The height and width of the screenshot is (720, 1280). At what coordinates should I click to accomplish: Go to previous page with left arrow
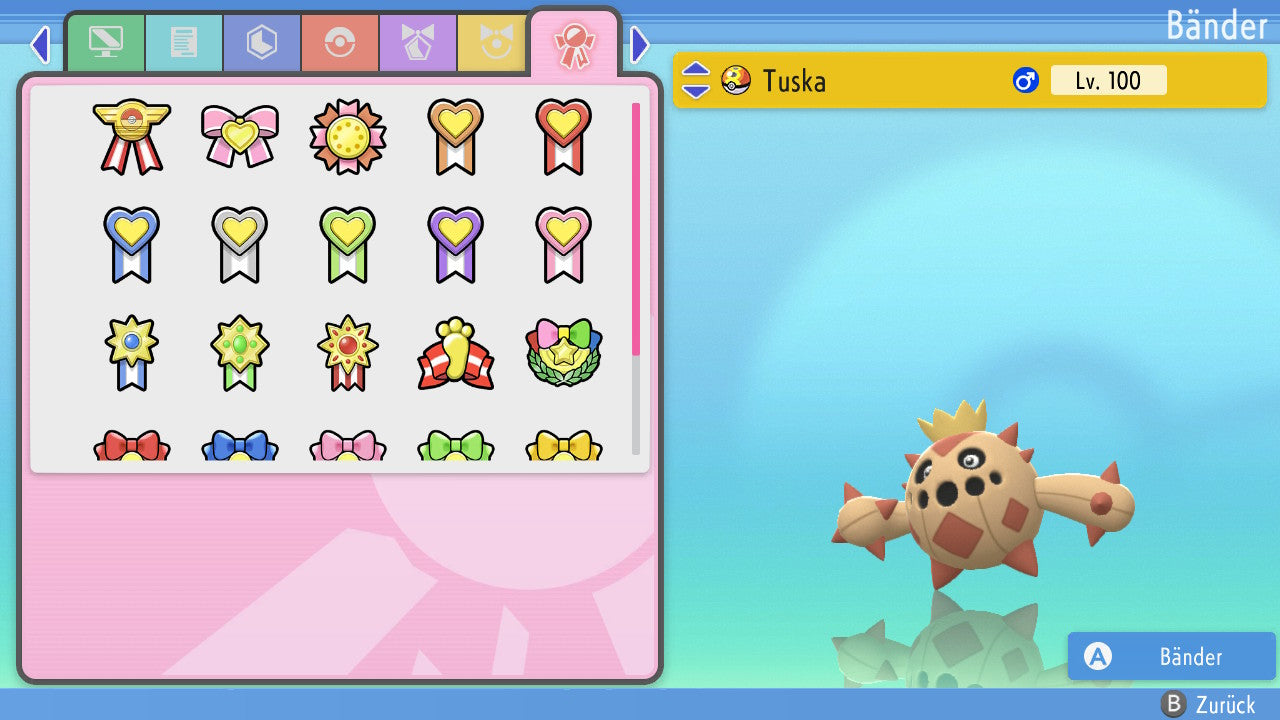click(40, 44)
